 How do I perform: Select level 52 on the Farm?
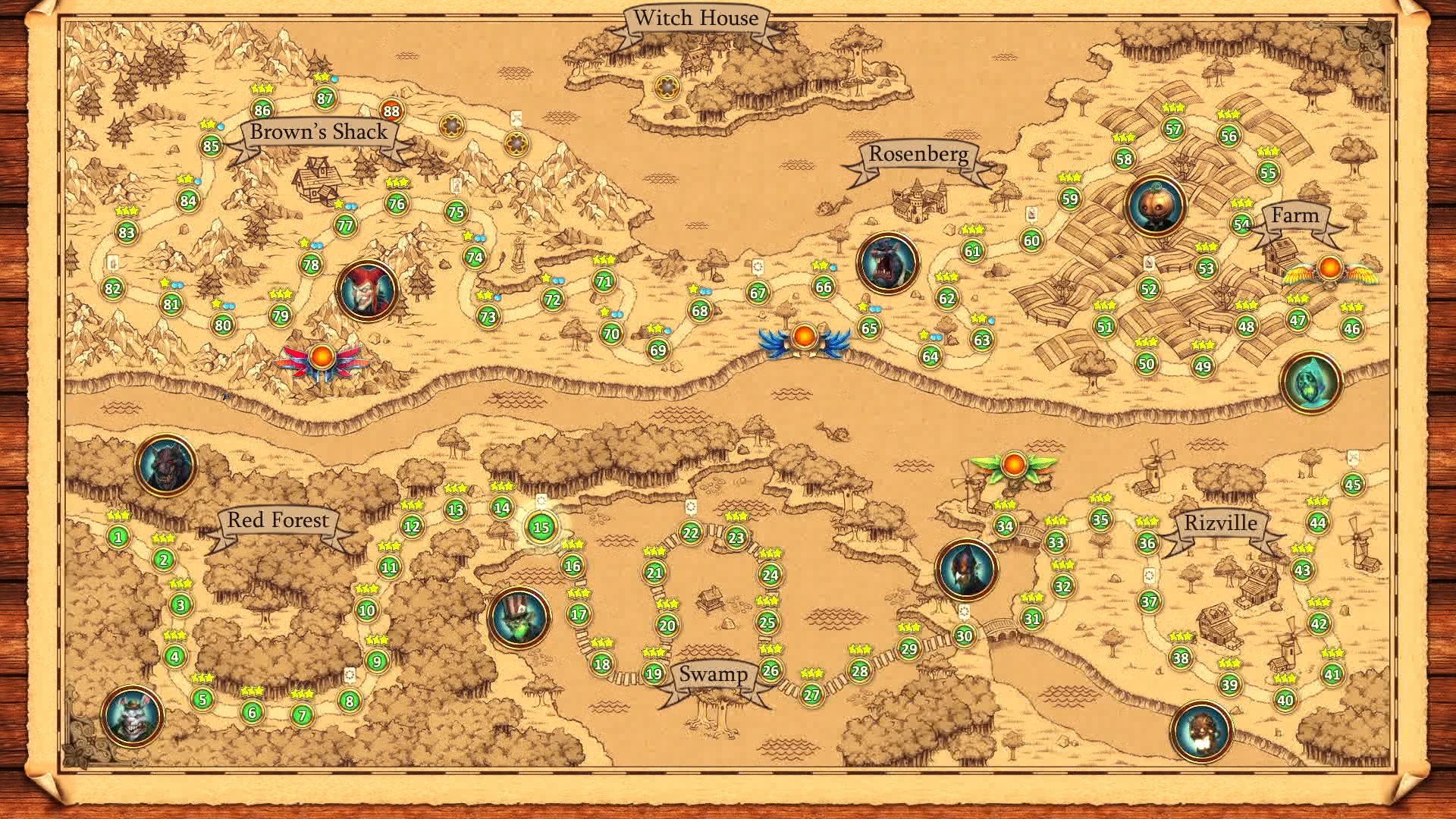point(1149,289)
